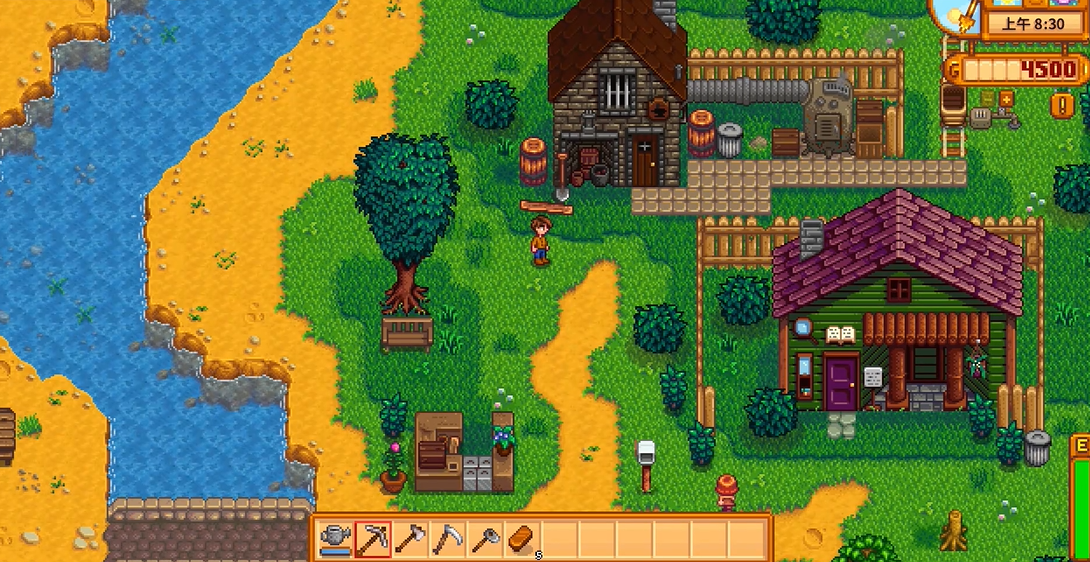Choose the scythe in the hotbar

click(447, 539)
